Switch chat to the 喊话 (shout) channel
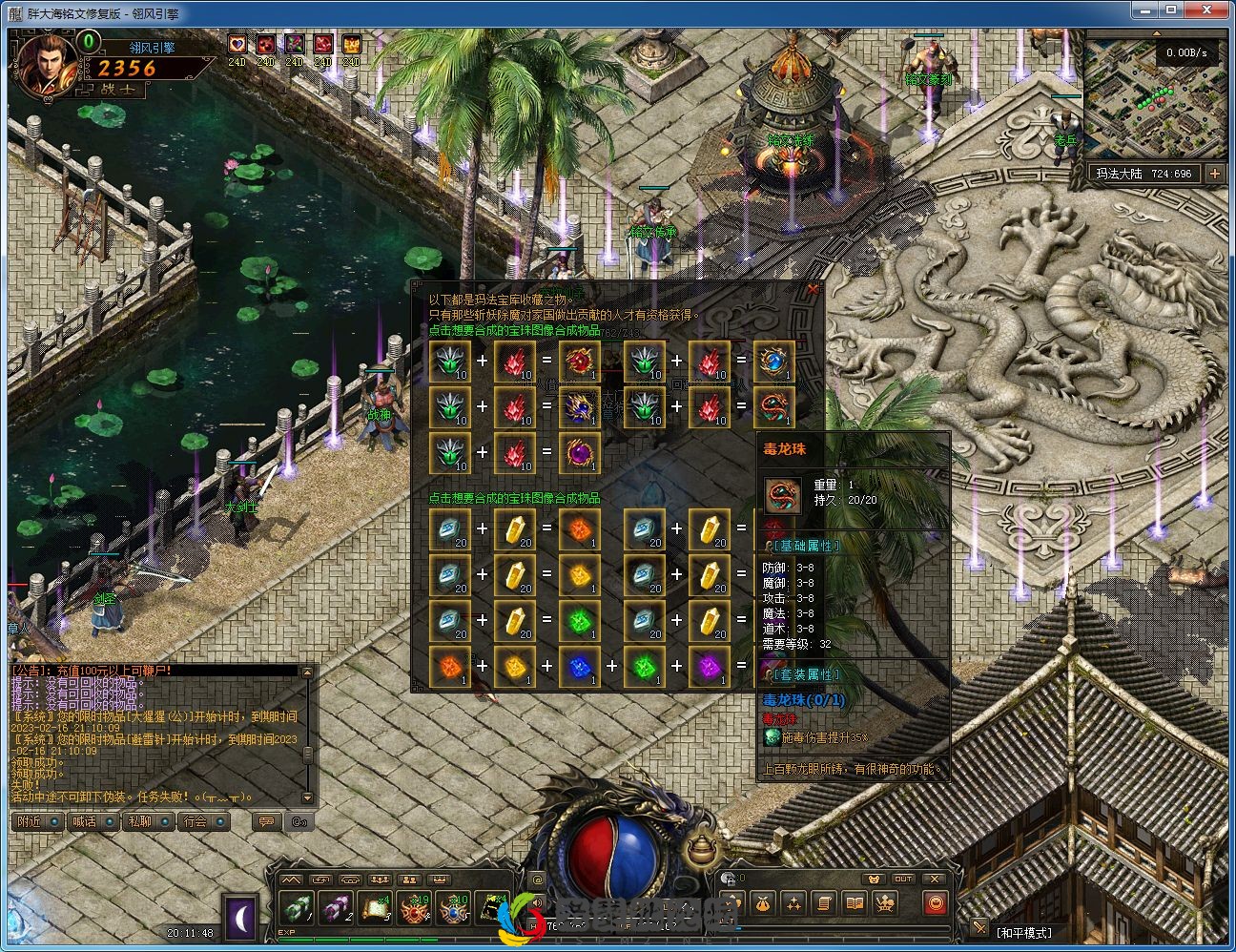This screenshot has width=1236, height=952. 92,821
